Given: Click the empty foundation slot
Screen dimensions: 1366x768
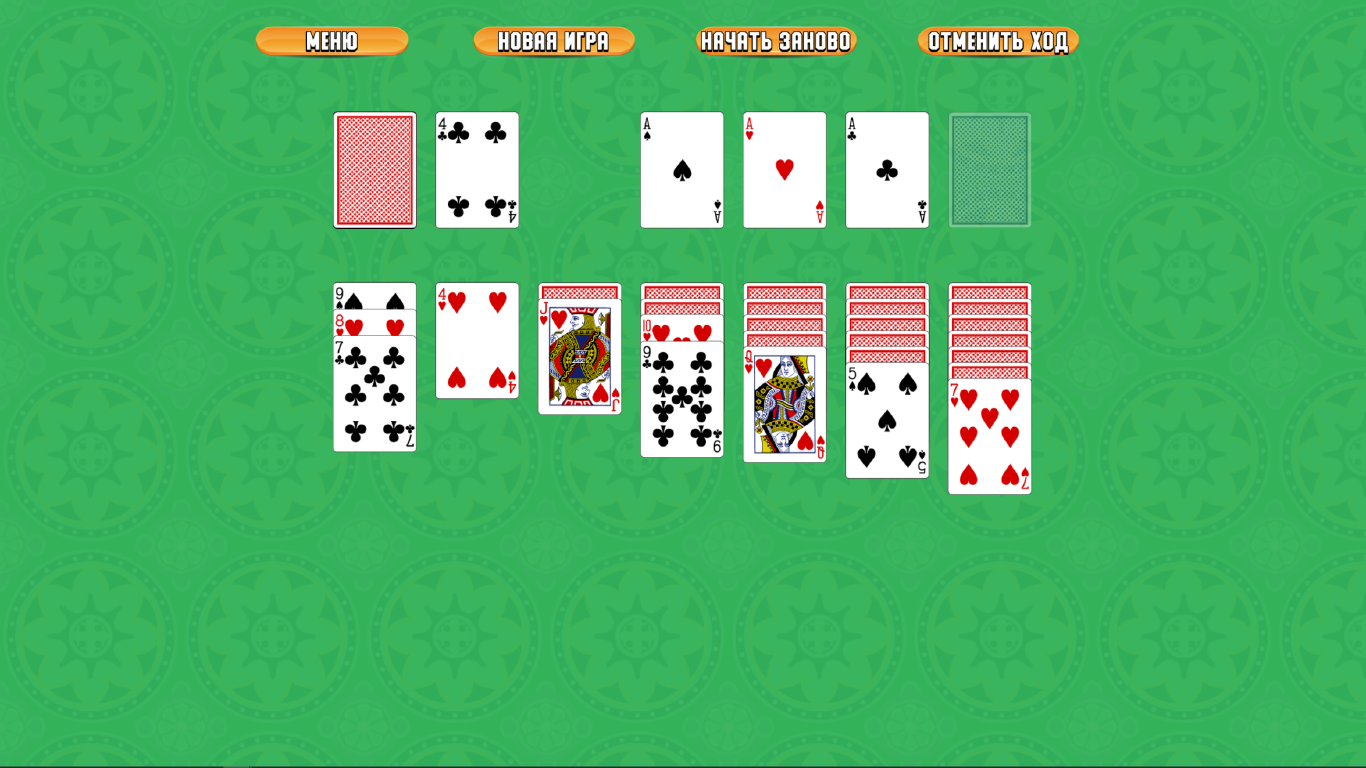Looking at the screenshot, I should (x=989, y=169).
